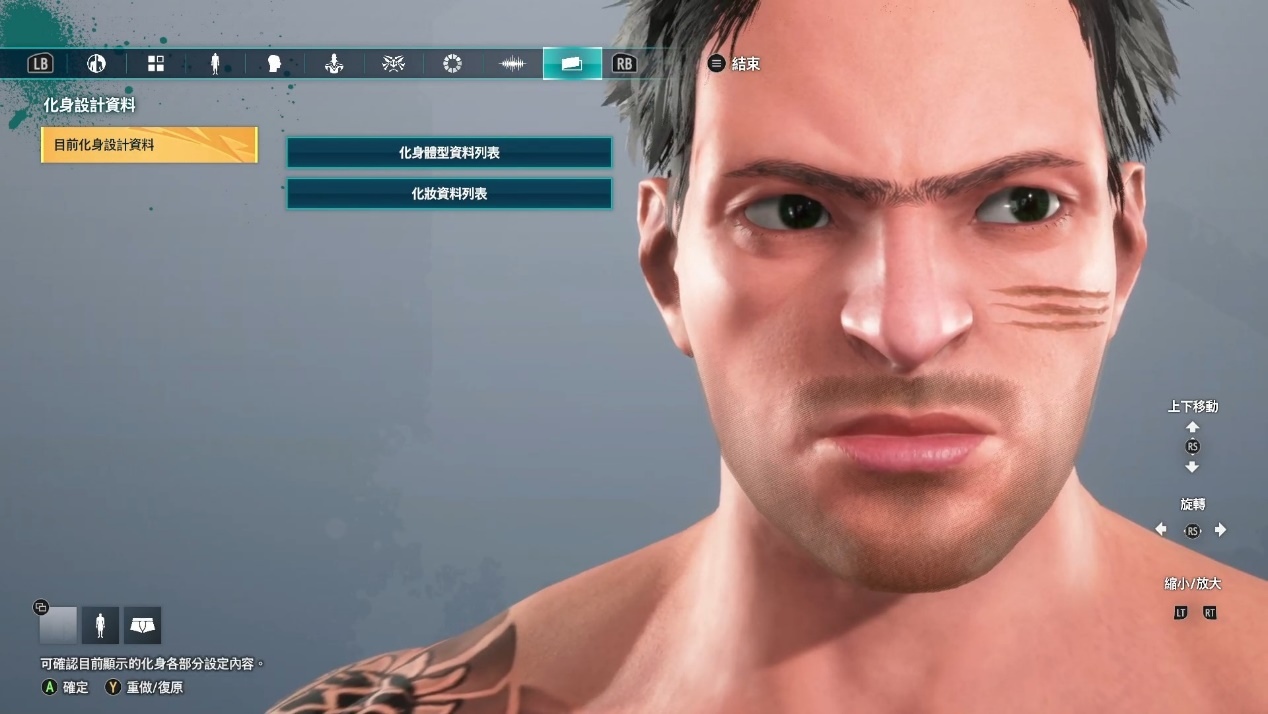Open the full body silhouette tab
Image resolution: width=1268 pixels, height=714 pixels.
pyautogui.click(x=215, y=64)
